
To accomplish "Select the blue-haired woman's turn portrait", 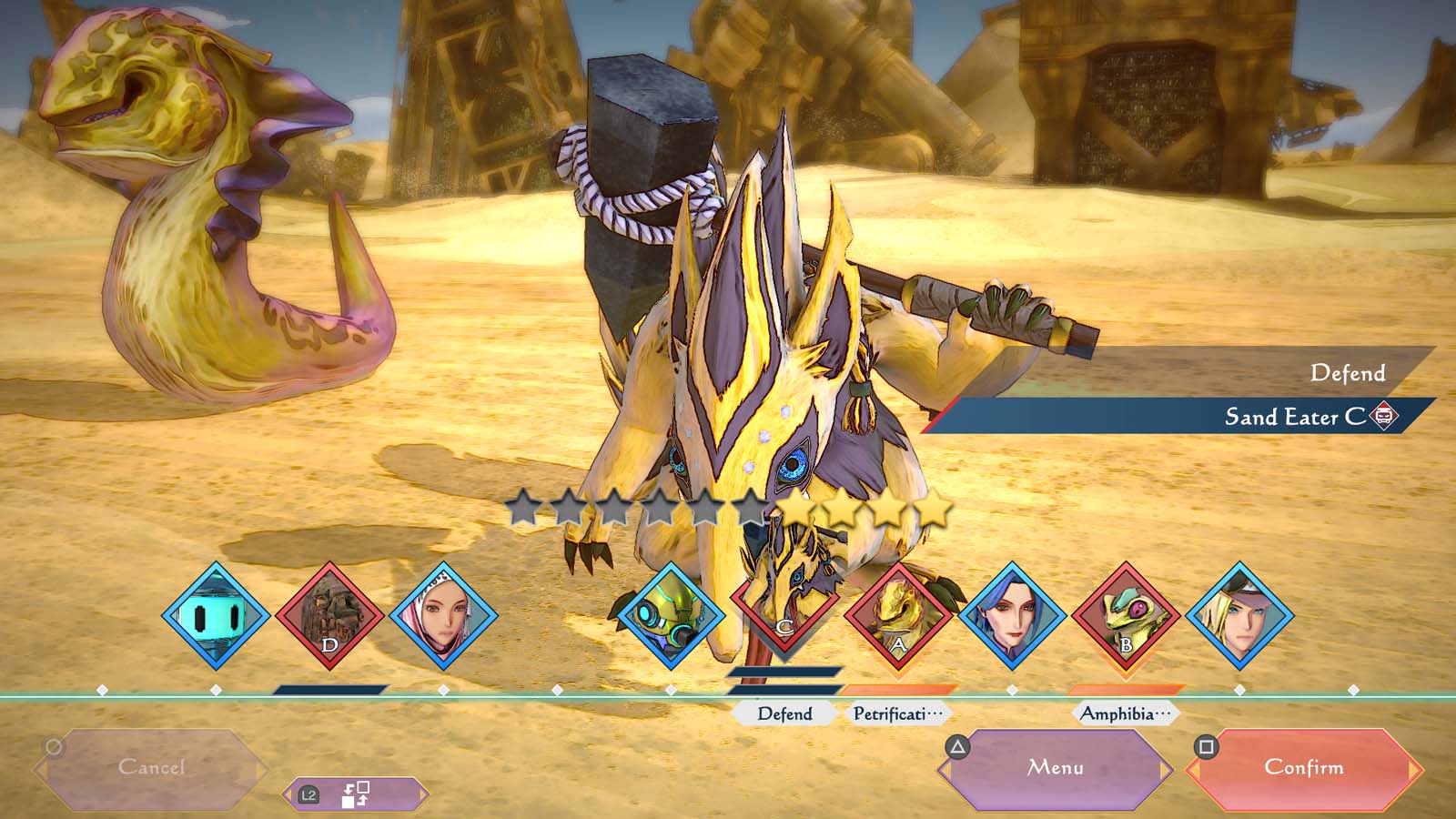I will [x=1013, y=616].
